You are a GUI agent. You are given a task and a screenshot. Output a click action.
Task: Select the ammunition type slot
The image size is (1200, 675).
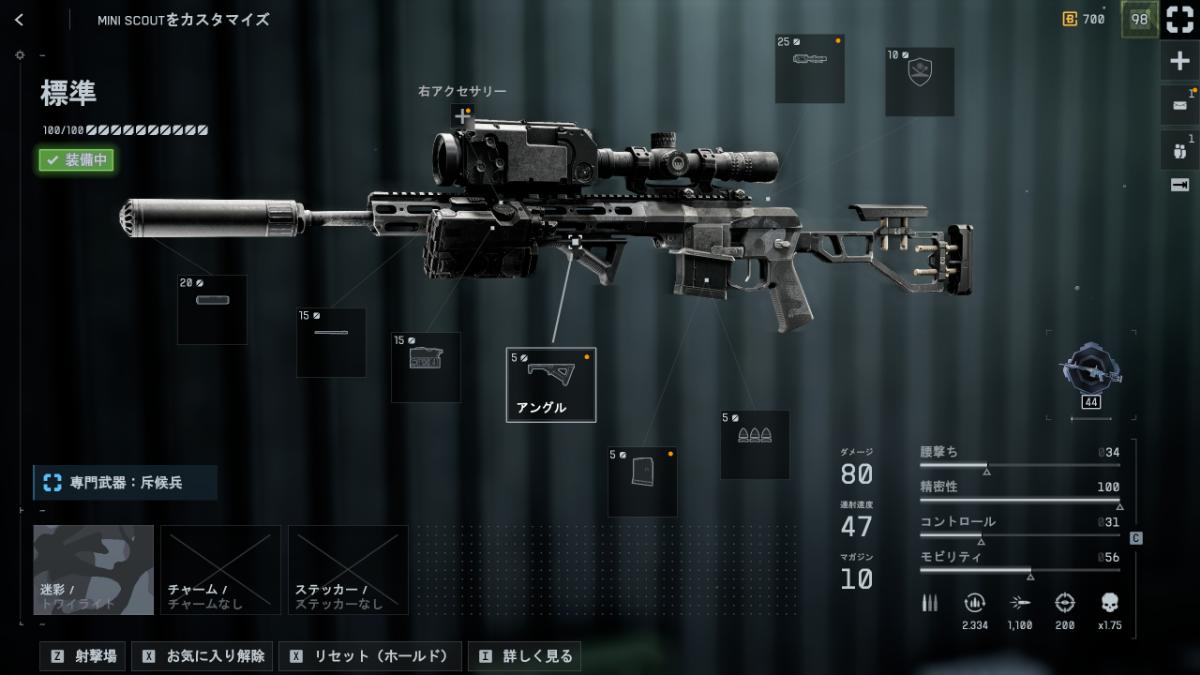(x=755, y=445)
